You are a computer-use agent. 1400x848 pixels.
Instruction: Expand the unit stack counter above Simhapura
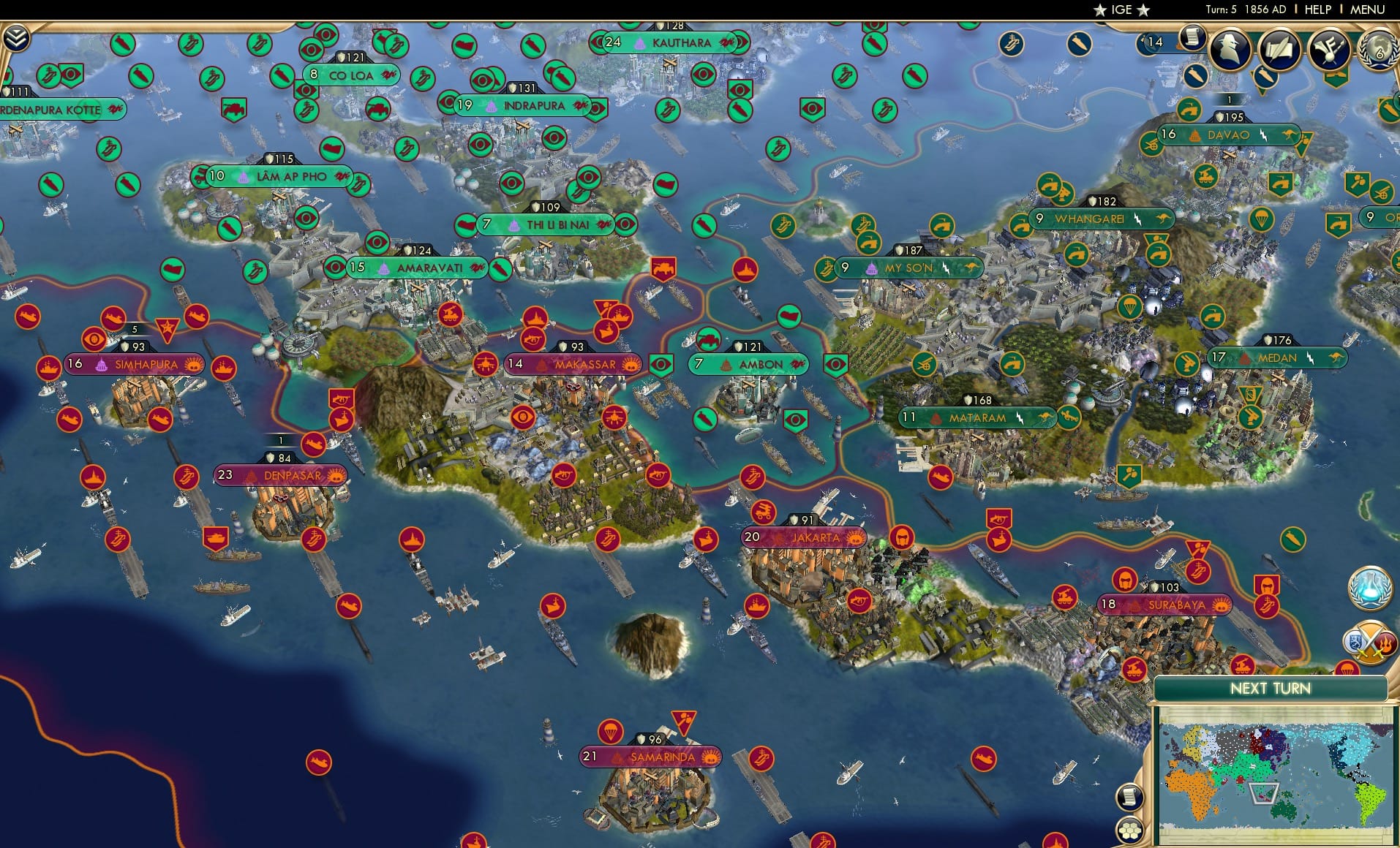coord(135,330)
